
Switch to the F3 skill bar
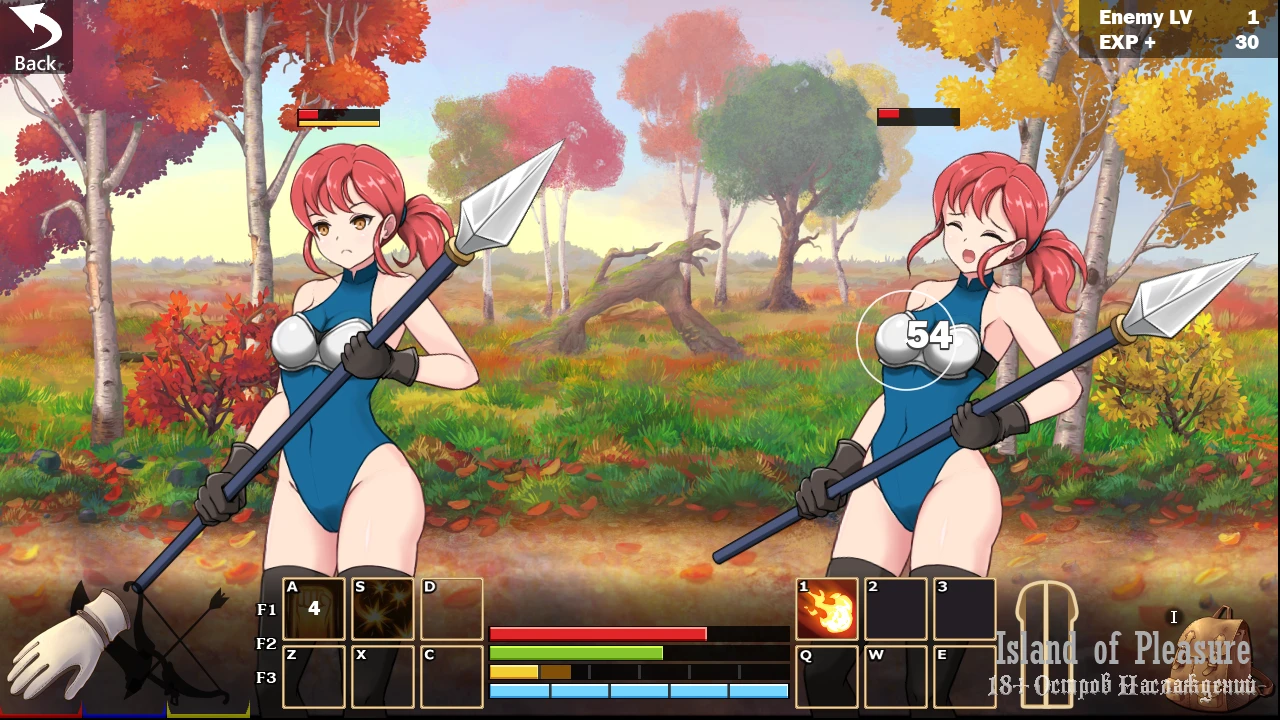tap(267, 678)
